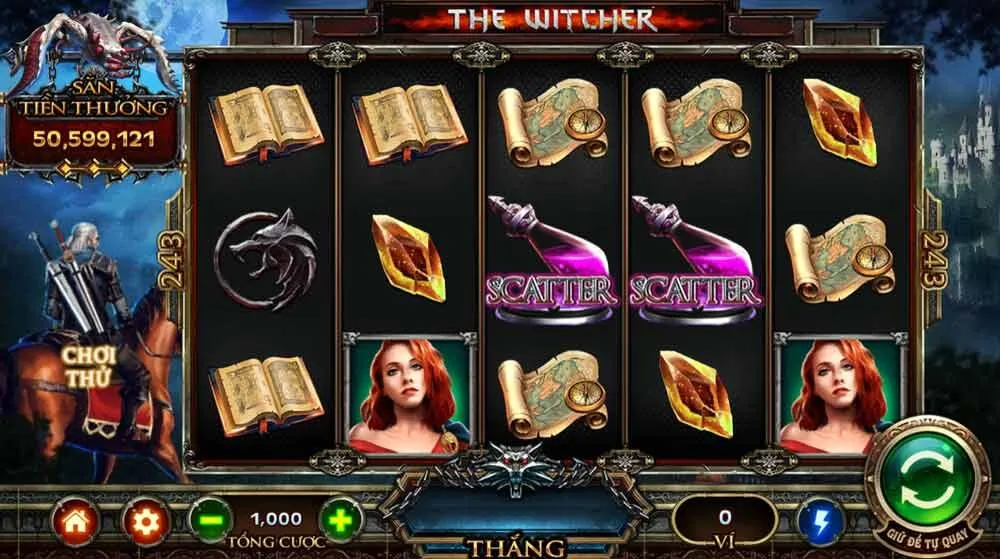Select the Chơi Thử trial play option
The width and height of the screenshot is (1000, 559).
tap(88, 367)
